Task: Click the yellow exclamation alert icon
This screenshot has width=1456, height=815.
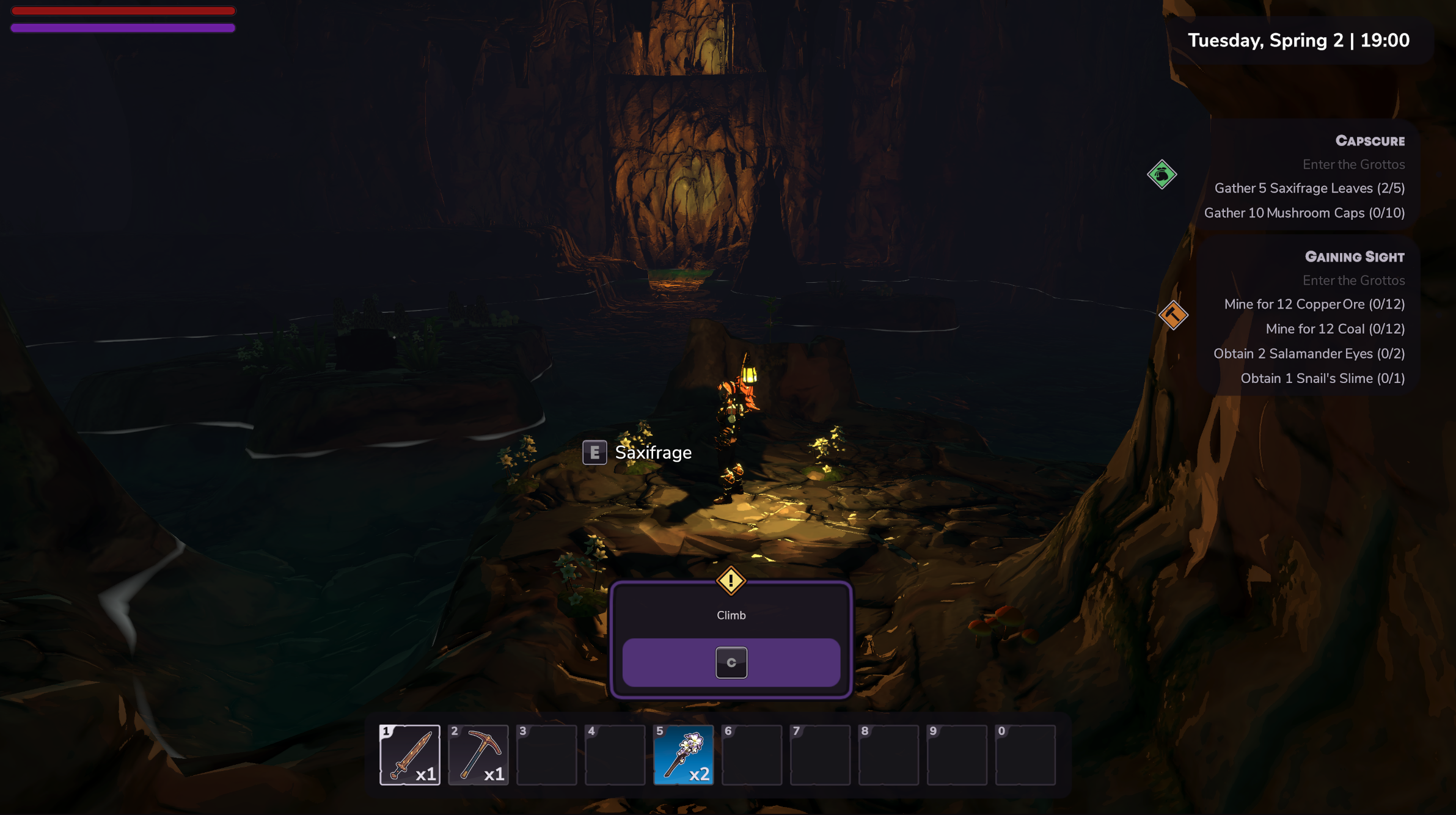Action: pyautogui.click(x=731, y=580)
